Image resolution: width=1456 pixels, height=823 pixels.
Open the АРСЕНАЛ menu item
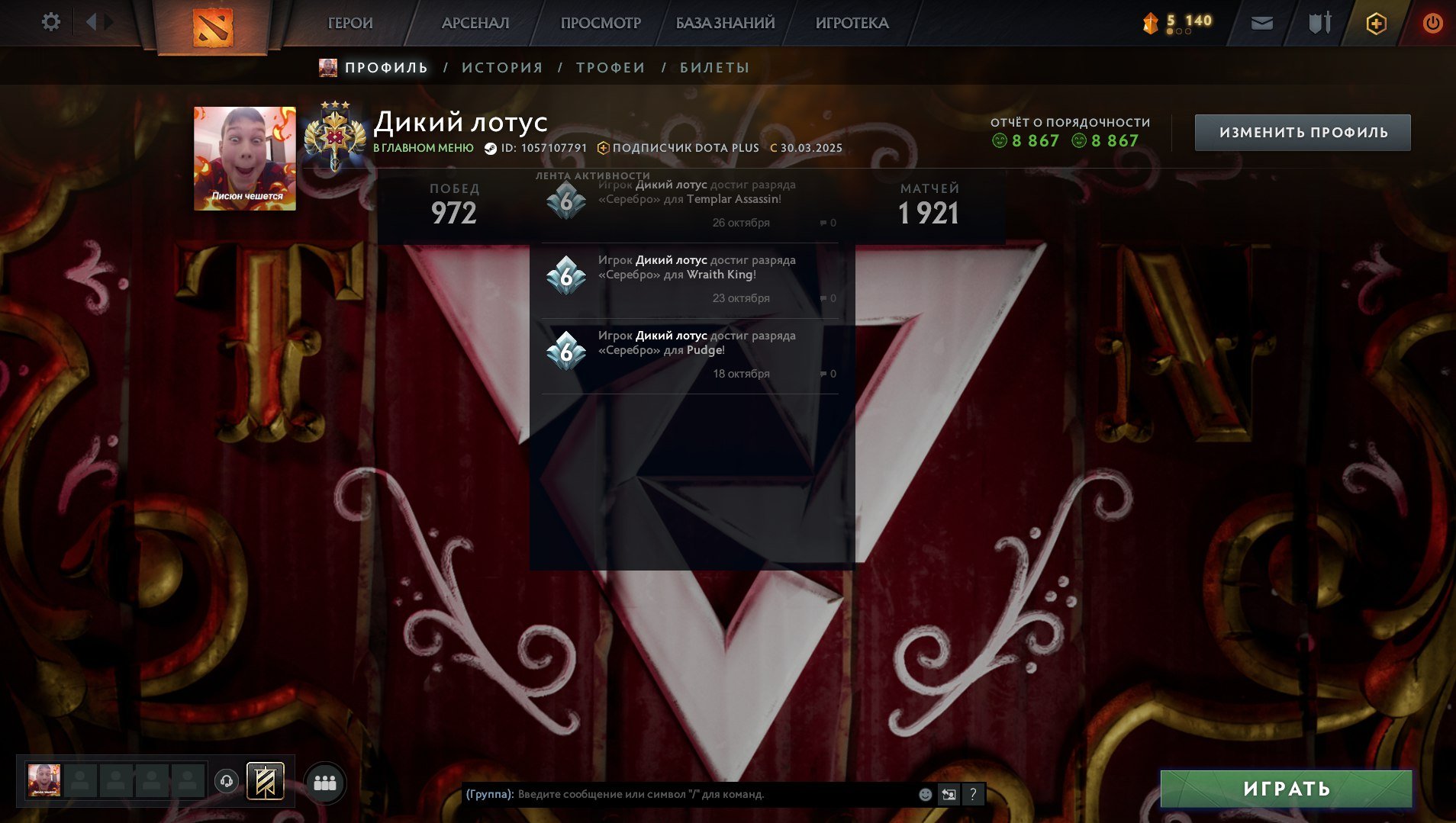[475, 23]
